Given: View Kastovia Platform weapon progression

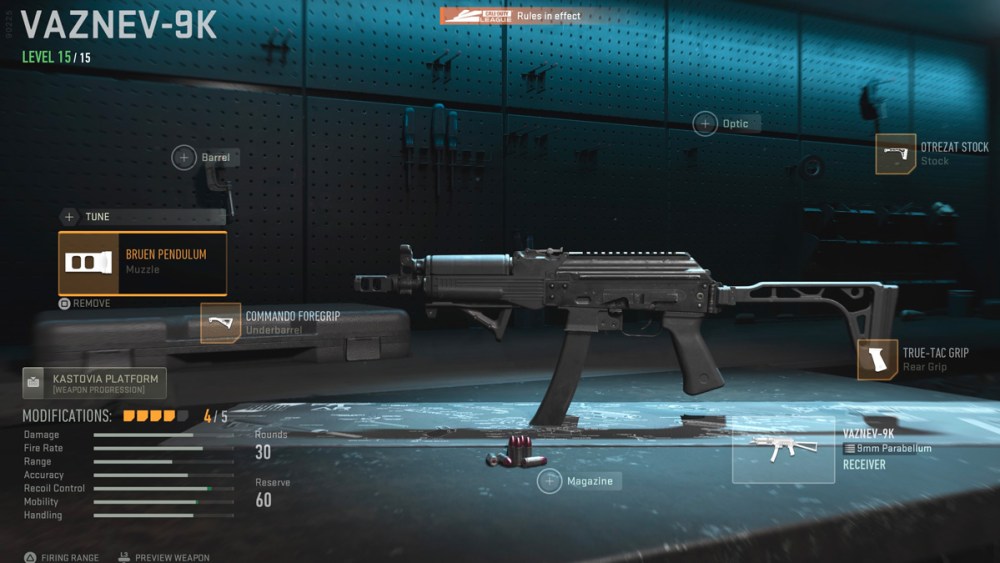Looking at the screenshot, I should pyautogui.click(x=94, y=383).
